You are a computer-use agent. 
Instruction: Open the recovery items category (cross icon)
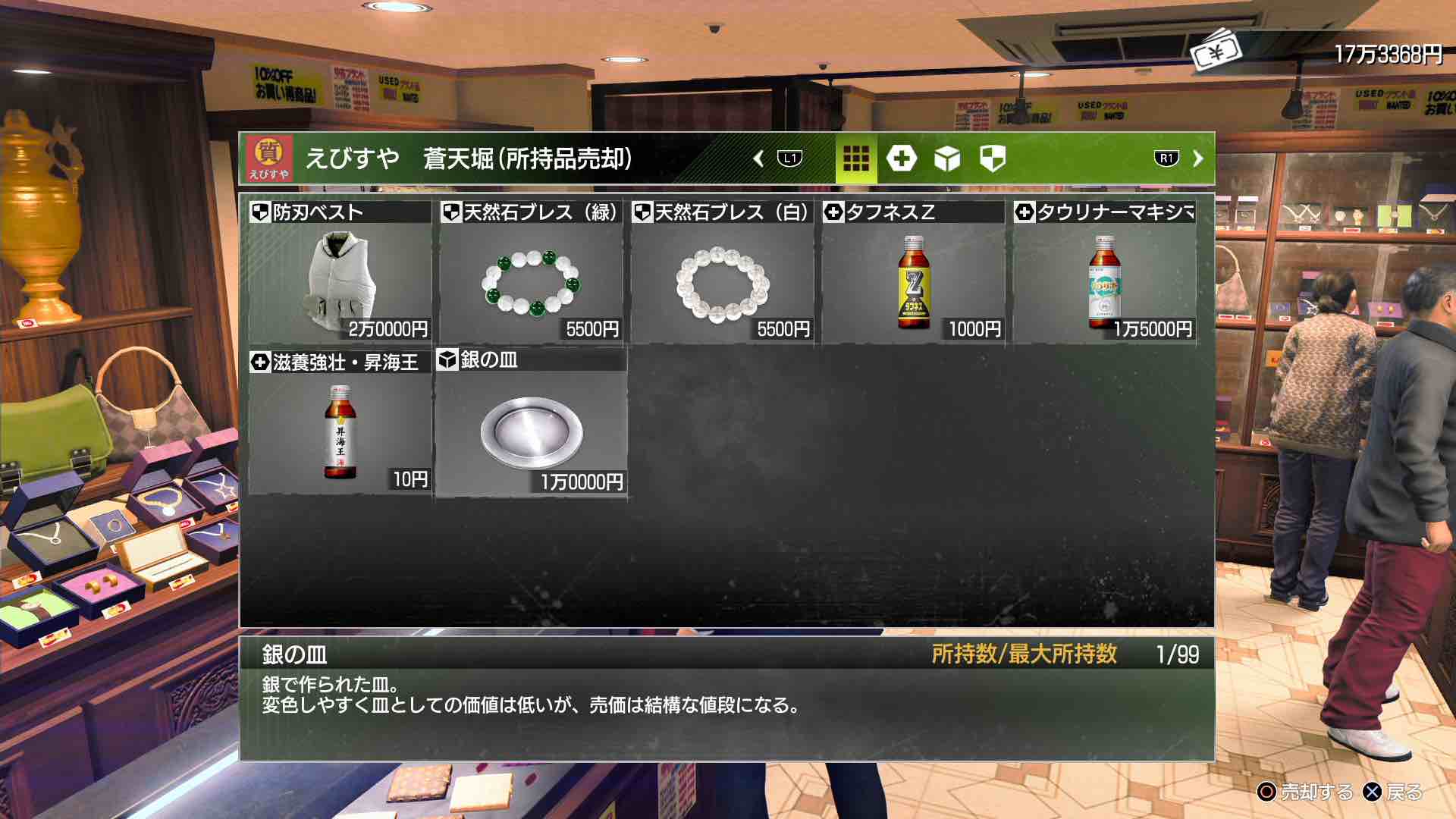tap(902, 159)
